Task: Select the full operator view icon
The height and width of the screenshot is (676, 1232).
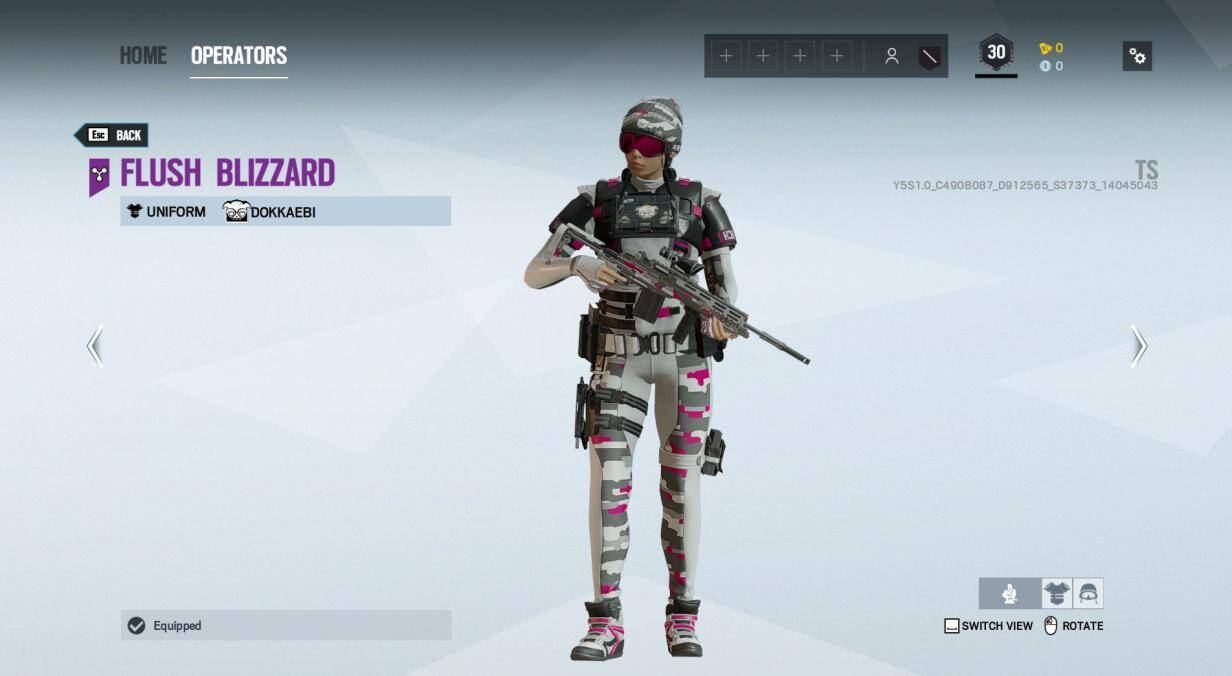Action: 1010,594
